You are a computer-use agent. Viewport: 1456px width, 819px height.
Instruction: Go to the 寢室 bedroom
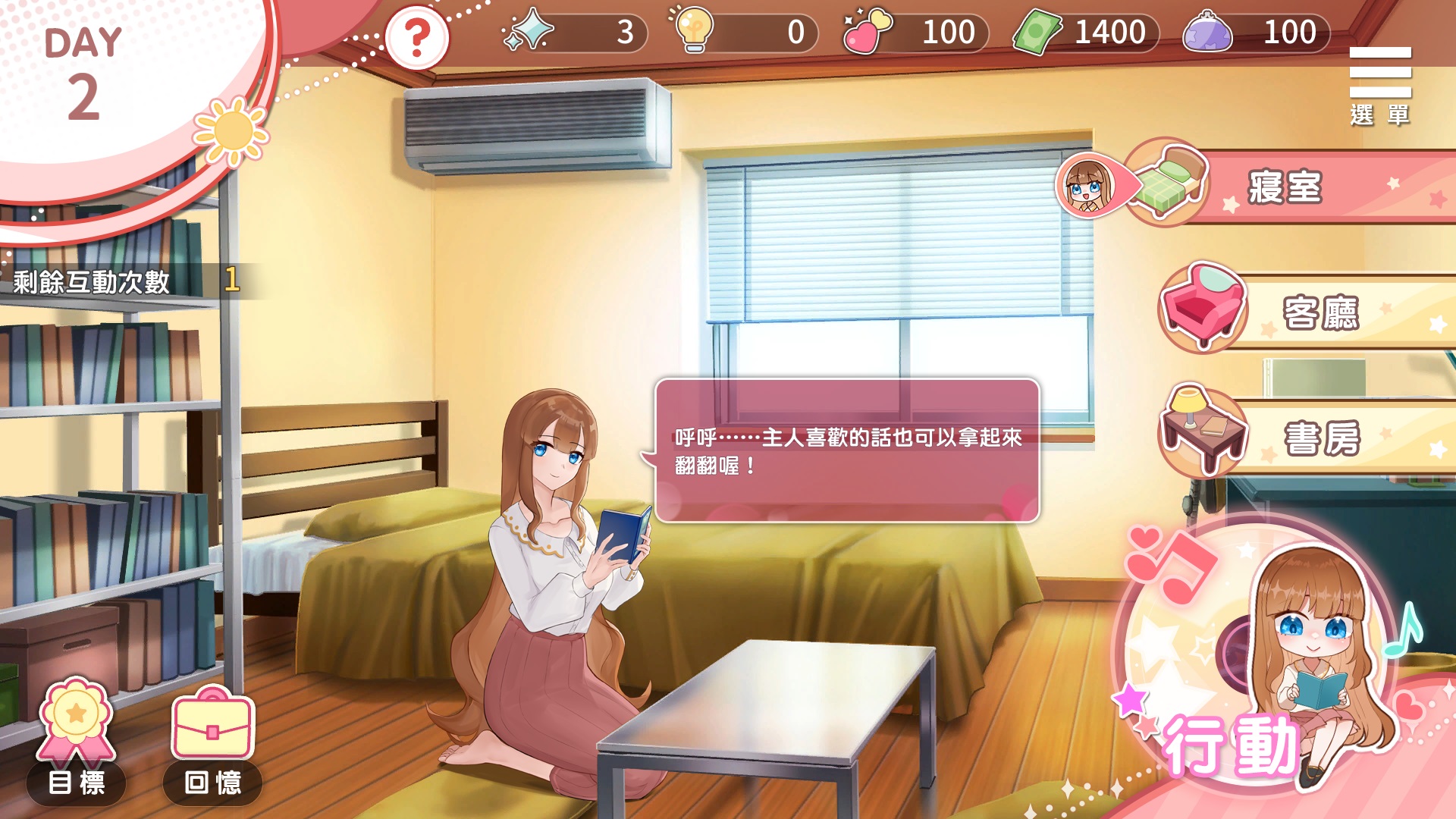pos(1285,187)
